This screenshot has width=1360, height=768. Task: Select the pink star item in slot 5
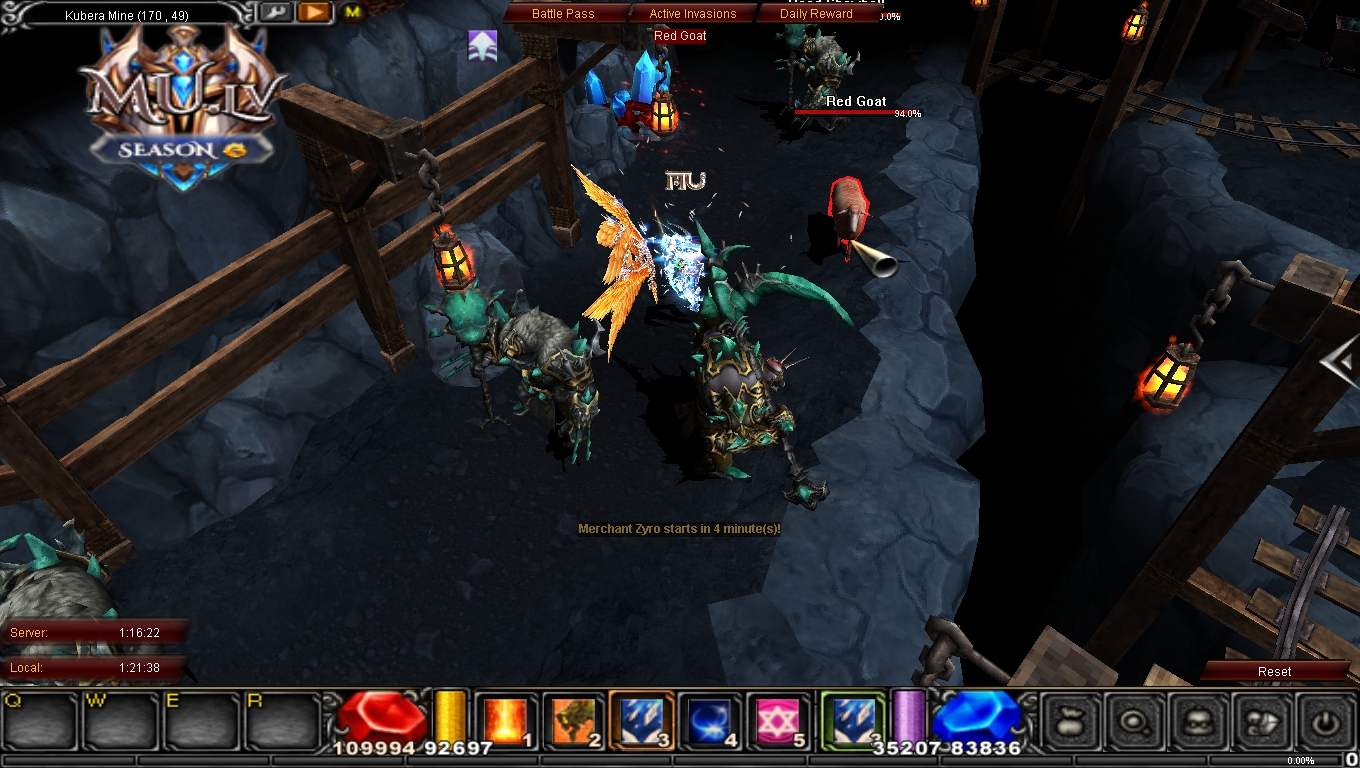point(771,718)
